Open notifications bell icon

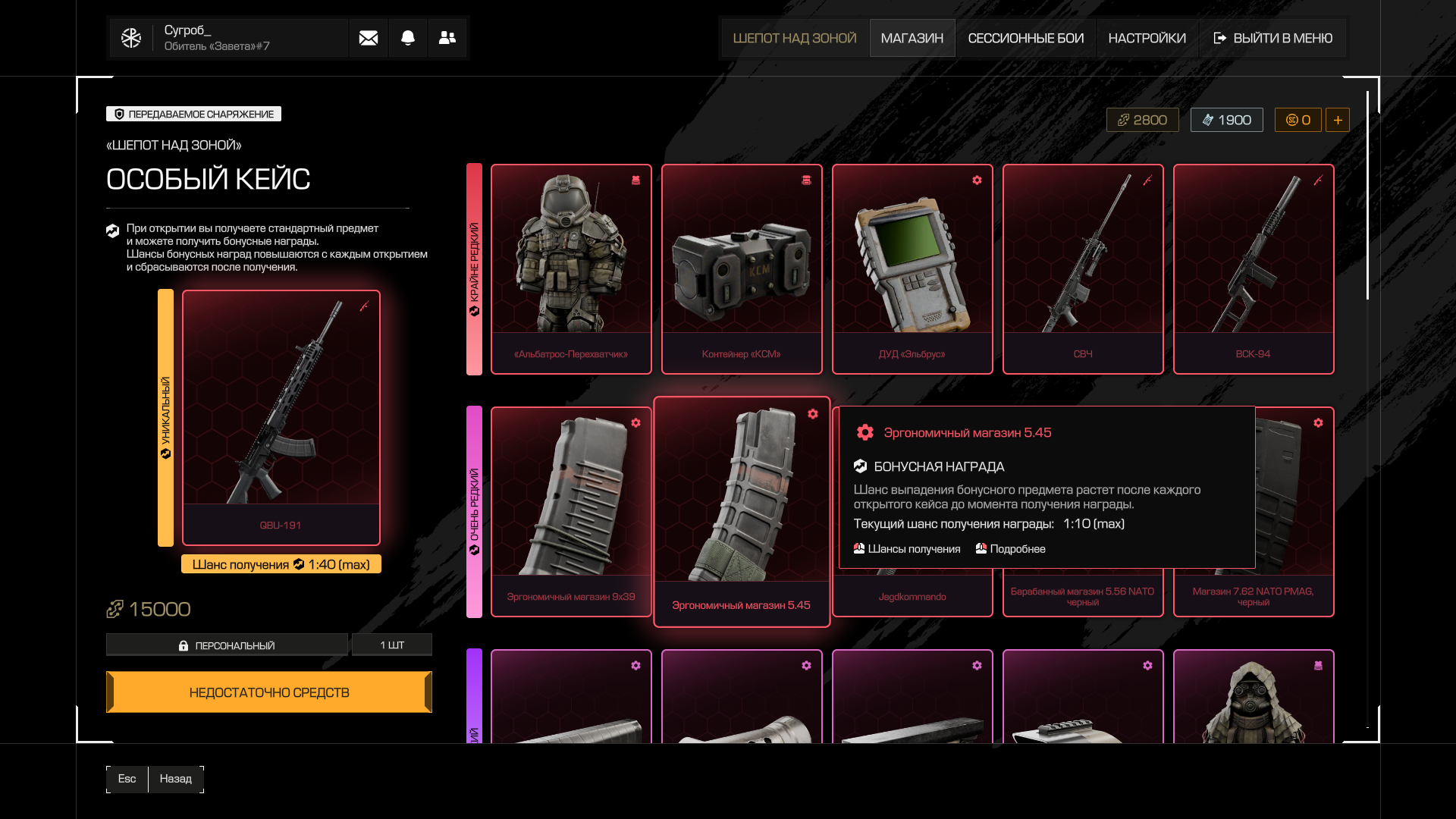(408, 38)
